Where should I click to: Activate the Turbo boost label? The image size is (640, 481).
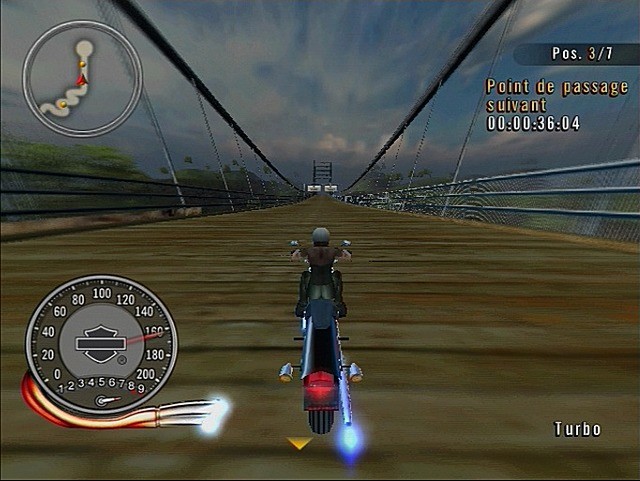[578, 429]
